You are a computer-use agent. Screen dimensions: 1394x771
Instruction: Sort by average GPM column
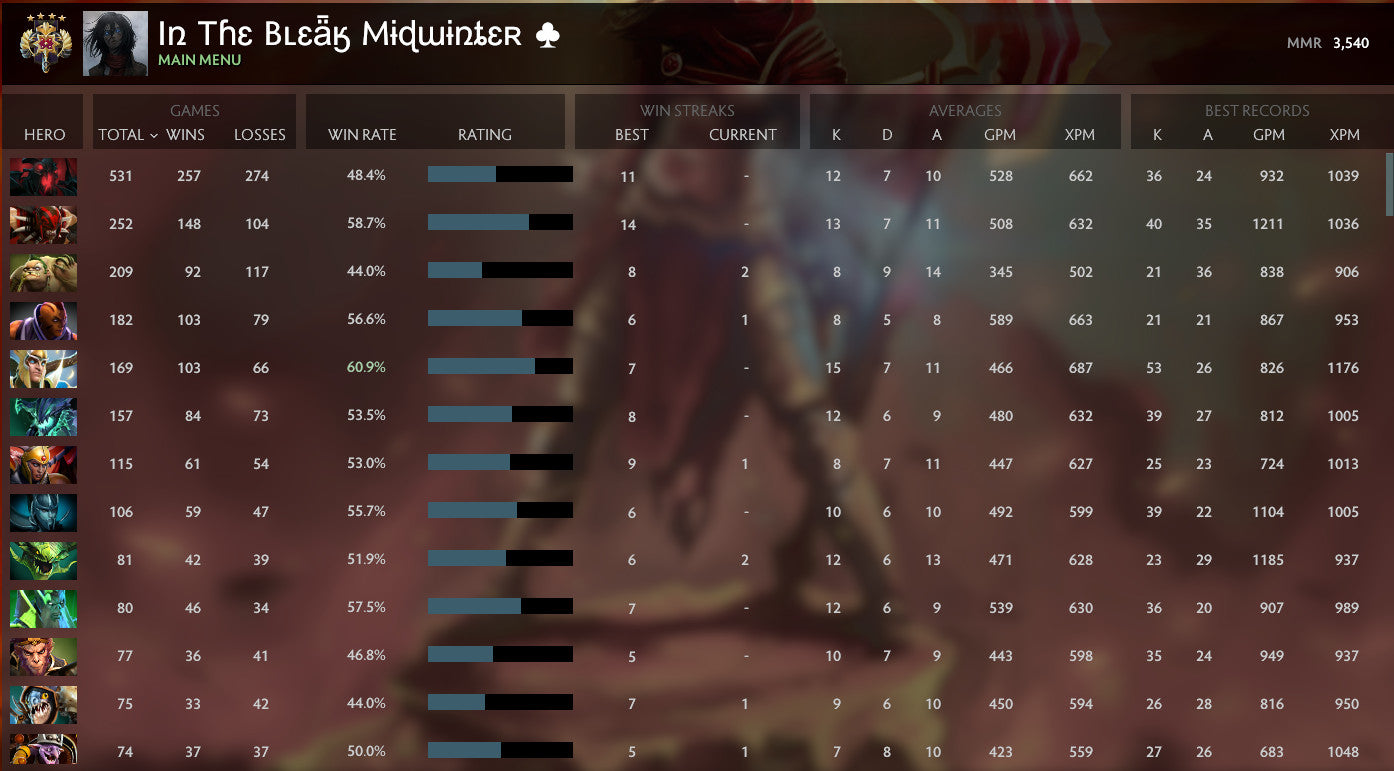(x=1001, y=134)
